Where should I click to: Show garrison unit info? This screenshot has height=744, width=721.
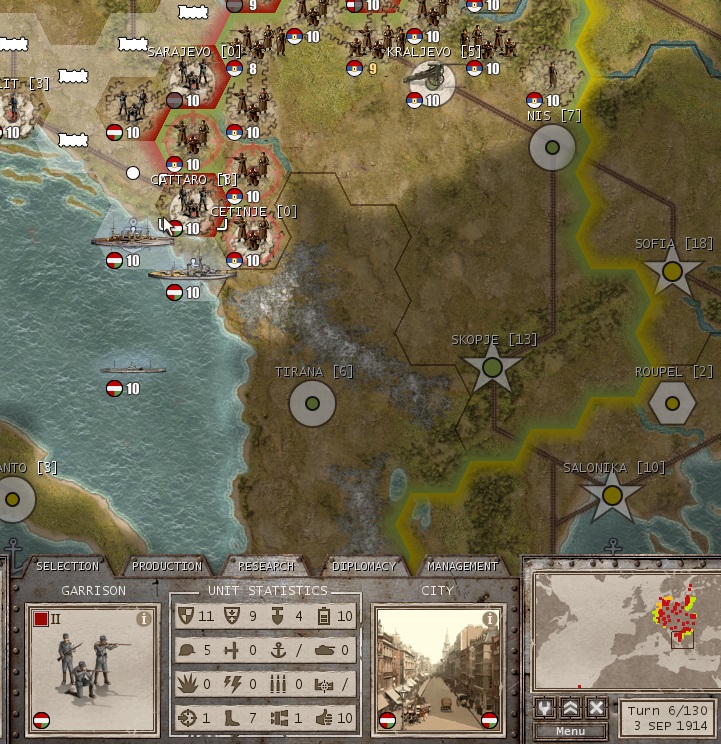[x=143, y=619]
